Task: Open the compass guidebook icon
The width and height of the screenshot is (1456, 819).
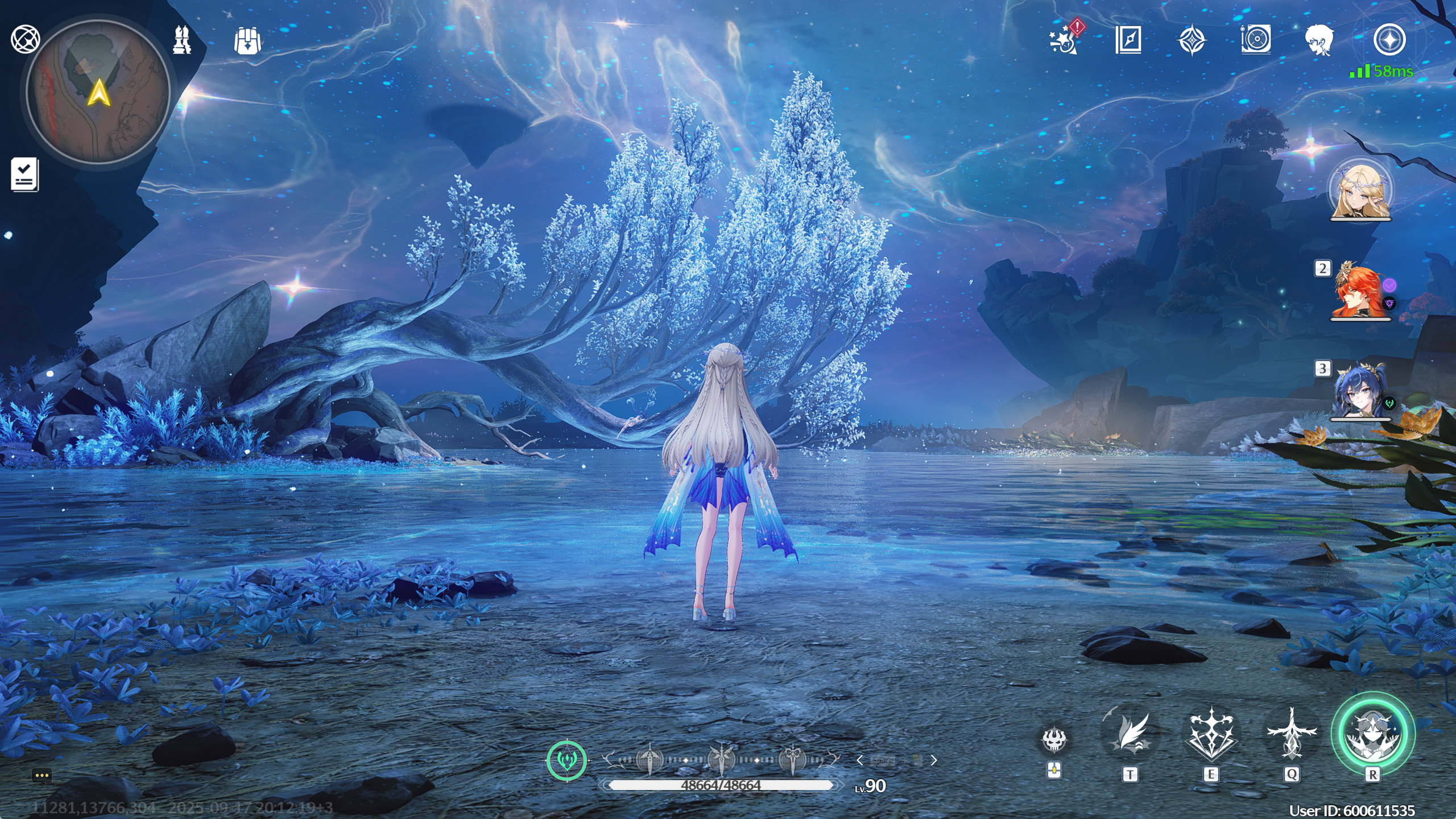Action: 1128,40
